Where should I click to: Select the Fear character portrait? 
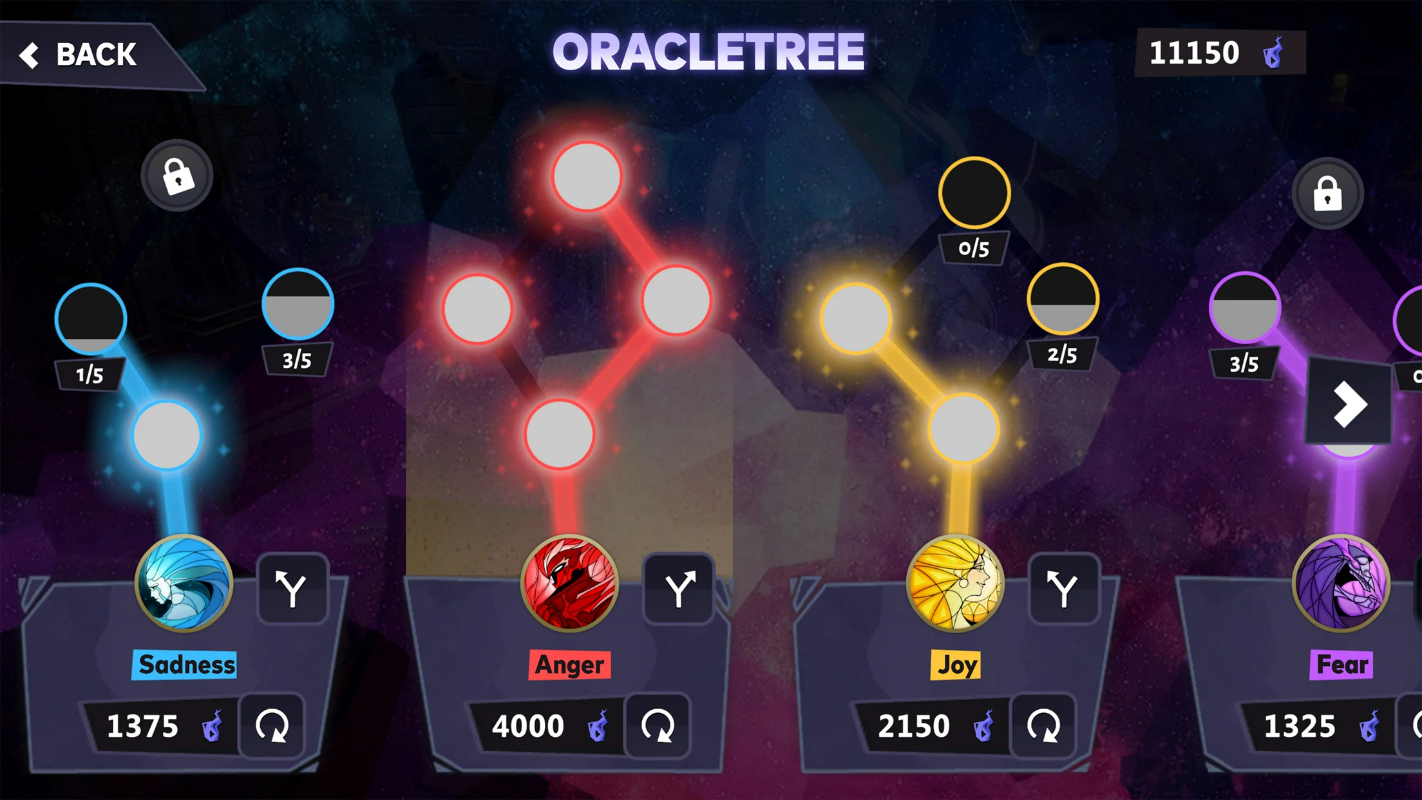coord(1341,584)
